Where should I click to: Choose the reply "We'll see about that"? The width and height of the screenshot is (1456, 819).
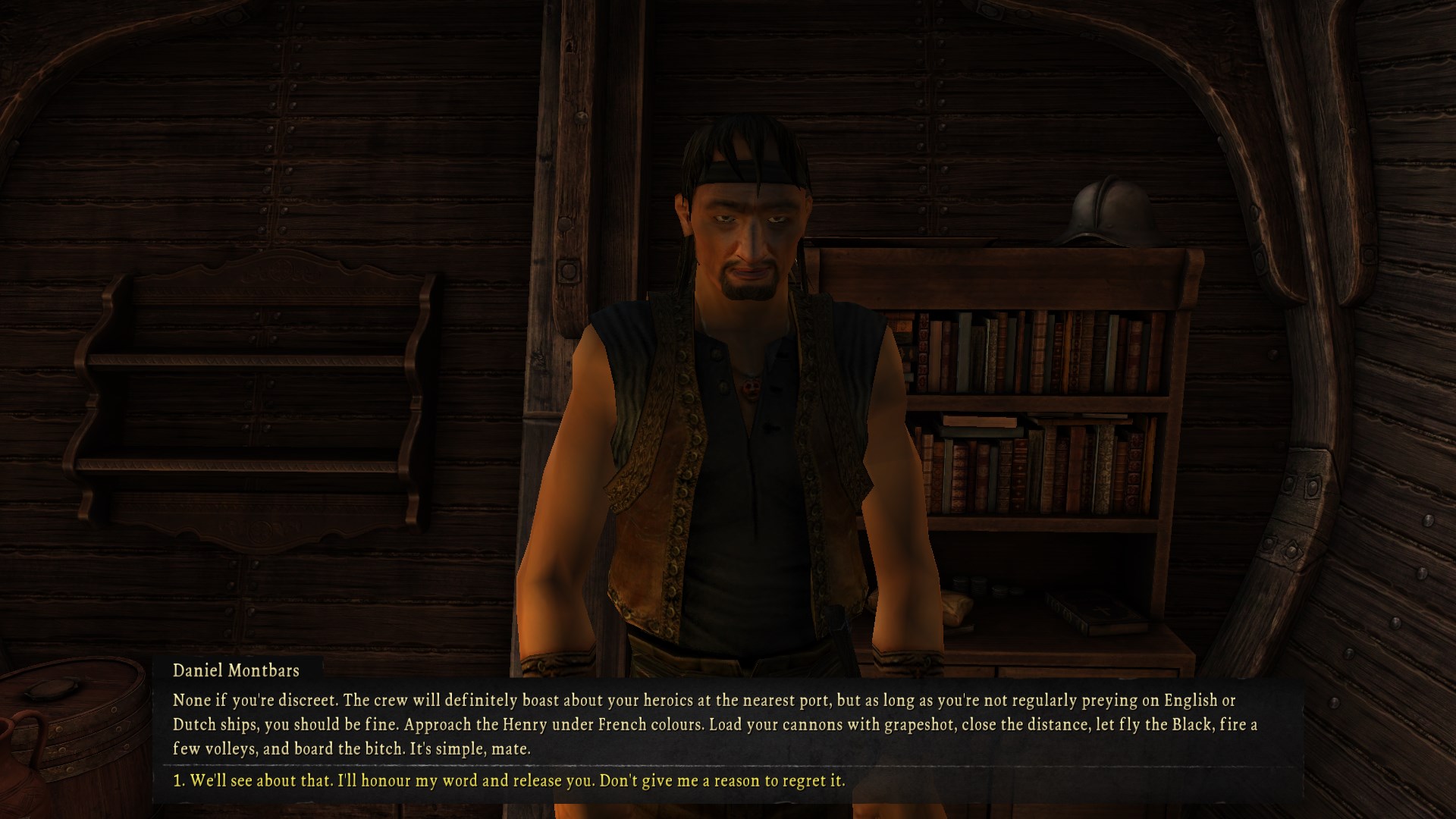(509, 780)
